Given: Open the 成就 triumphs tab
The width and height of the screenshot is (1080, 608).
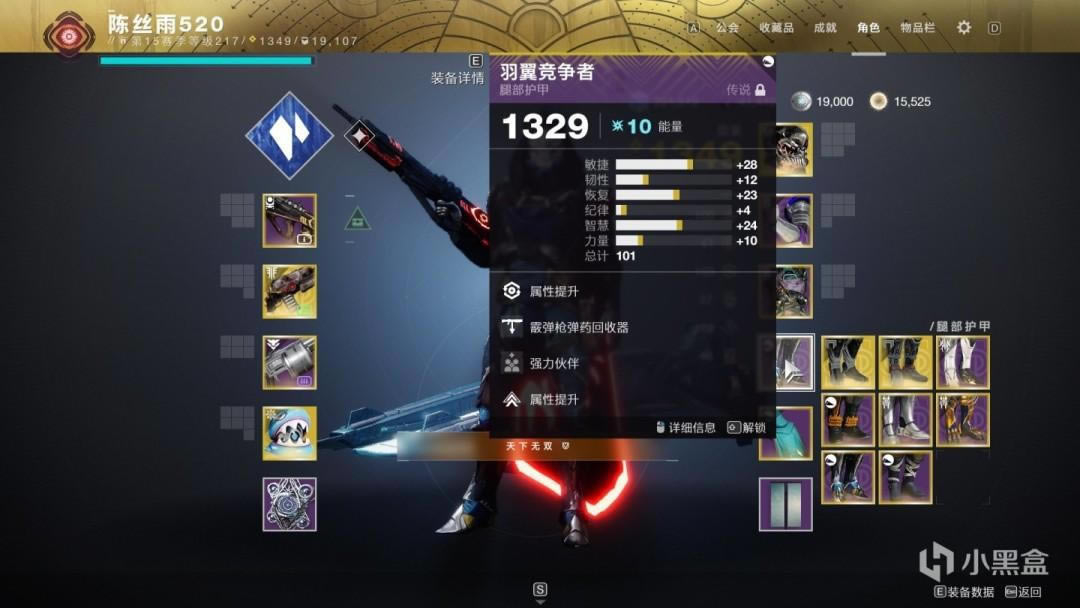Looking at the screenshot, I should pyautogui.click(x=825, y=28).
